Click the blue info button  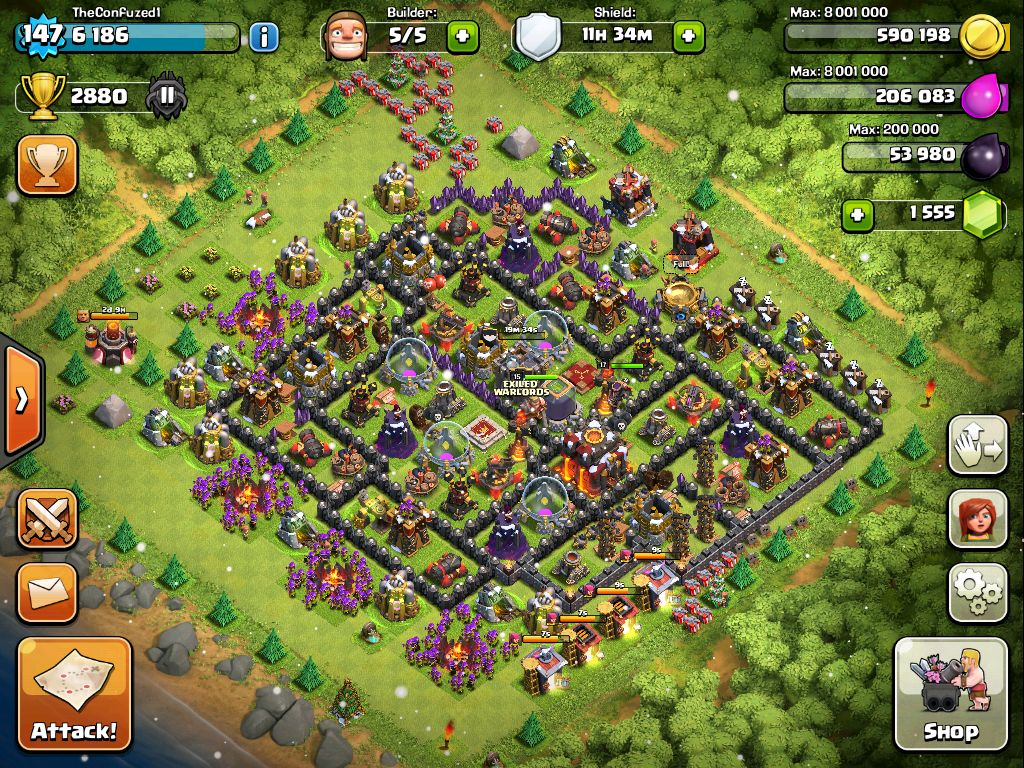pos(263,38)
